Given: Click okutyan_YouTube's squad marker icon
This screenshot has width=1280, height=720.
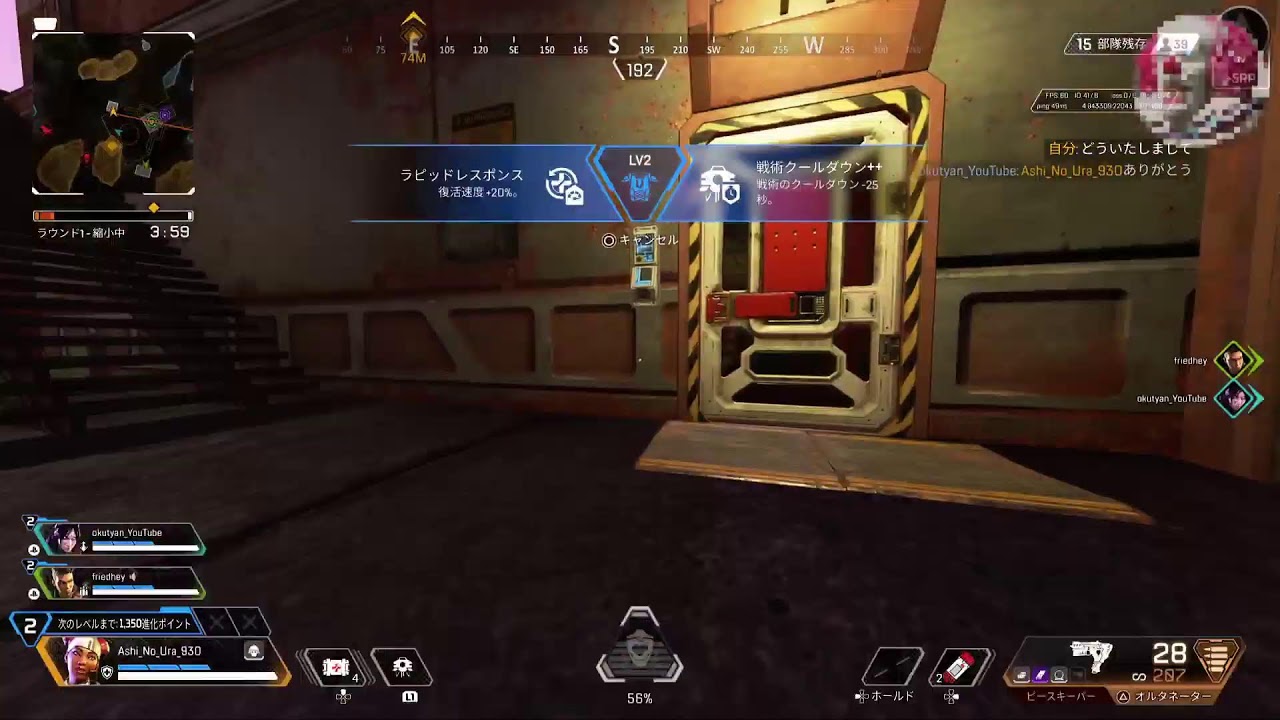Looking at the screenshot, I should [x=1236, y=398].
